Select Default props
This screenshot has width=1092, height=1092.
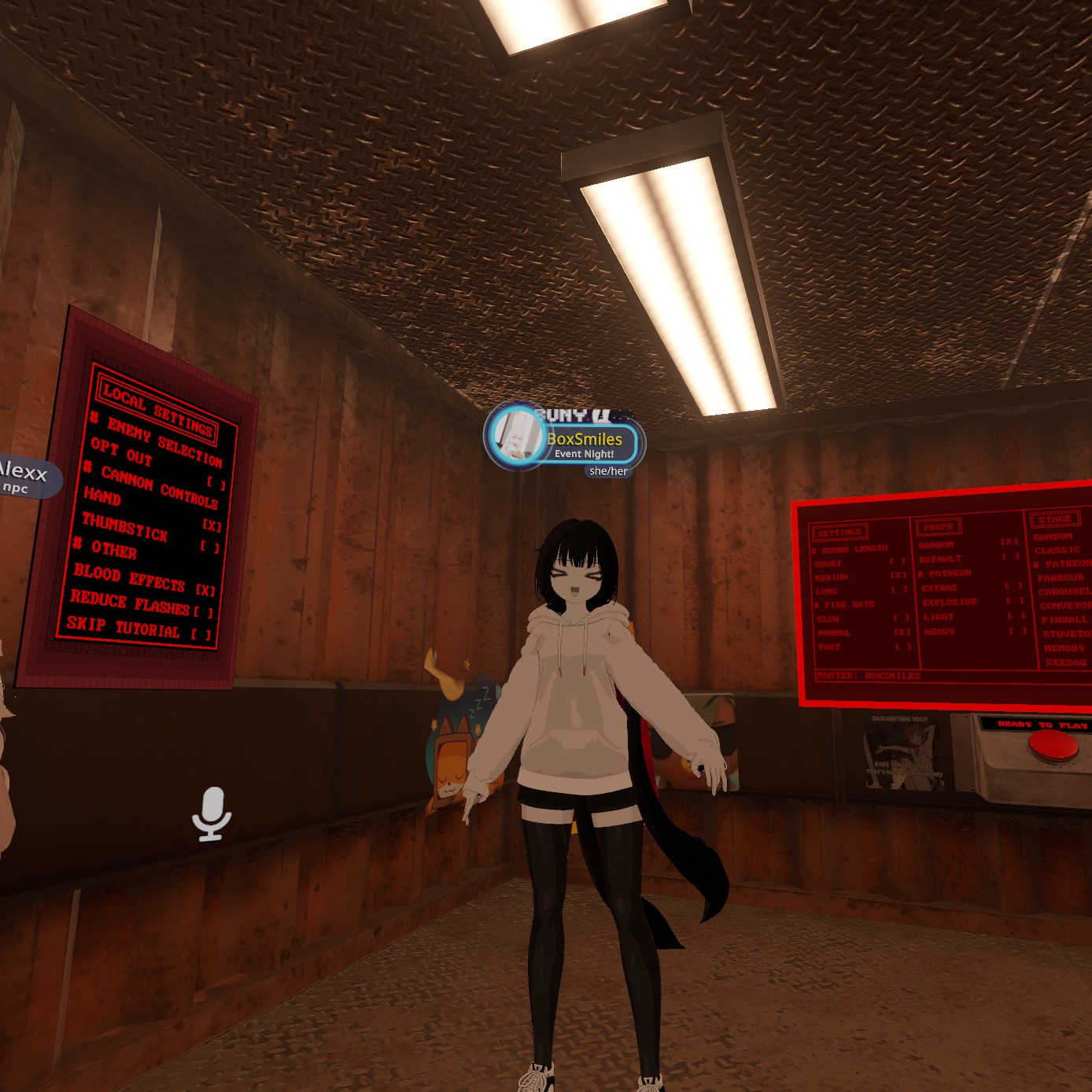[1009, 556]
